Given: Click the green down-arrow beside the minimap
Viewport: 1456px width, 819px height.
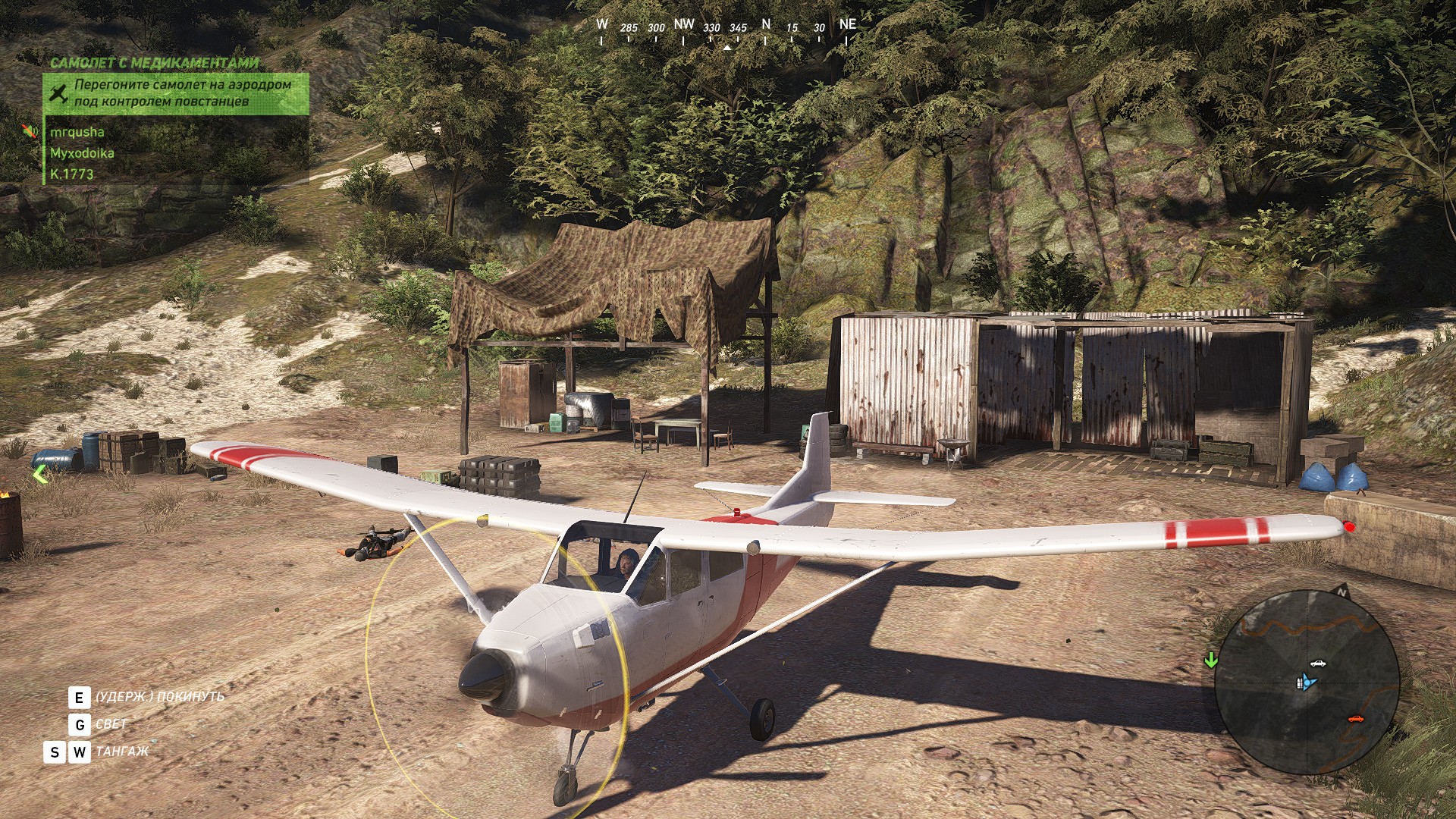Looking at the screenshot, I should pos(1211,660).
